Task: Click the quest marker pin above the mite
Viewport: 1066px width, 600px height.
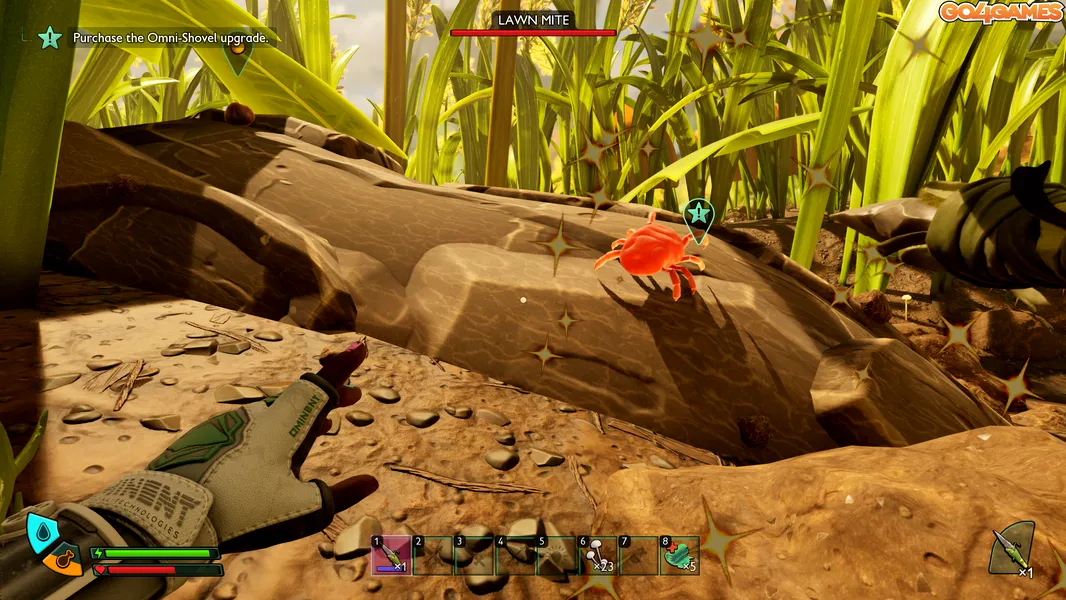Action: [697, 214]
